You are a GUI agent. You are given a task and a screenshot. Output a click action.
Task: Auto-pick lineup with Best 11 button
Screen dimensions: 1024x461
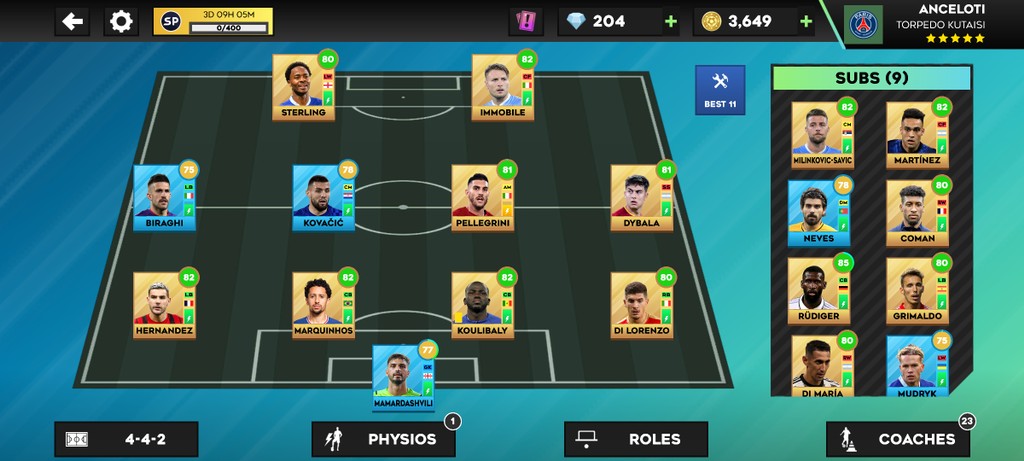click(720, 90)
